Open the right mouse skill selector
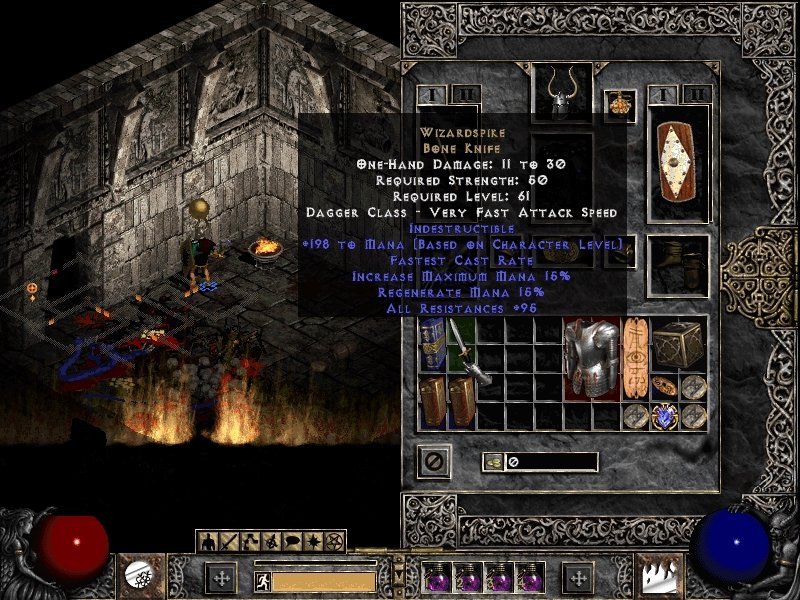Screen dimensions: 800x600 [x=661, y=576]
